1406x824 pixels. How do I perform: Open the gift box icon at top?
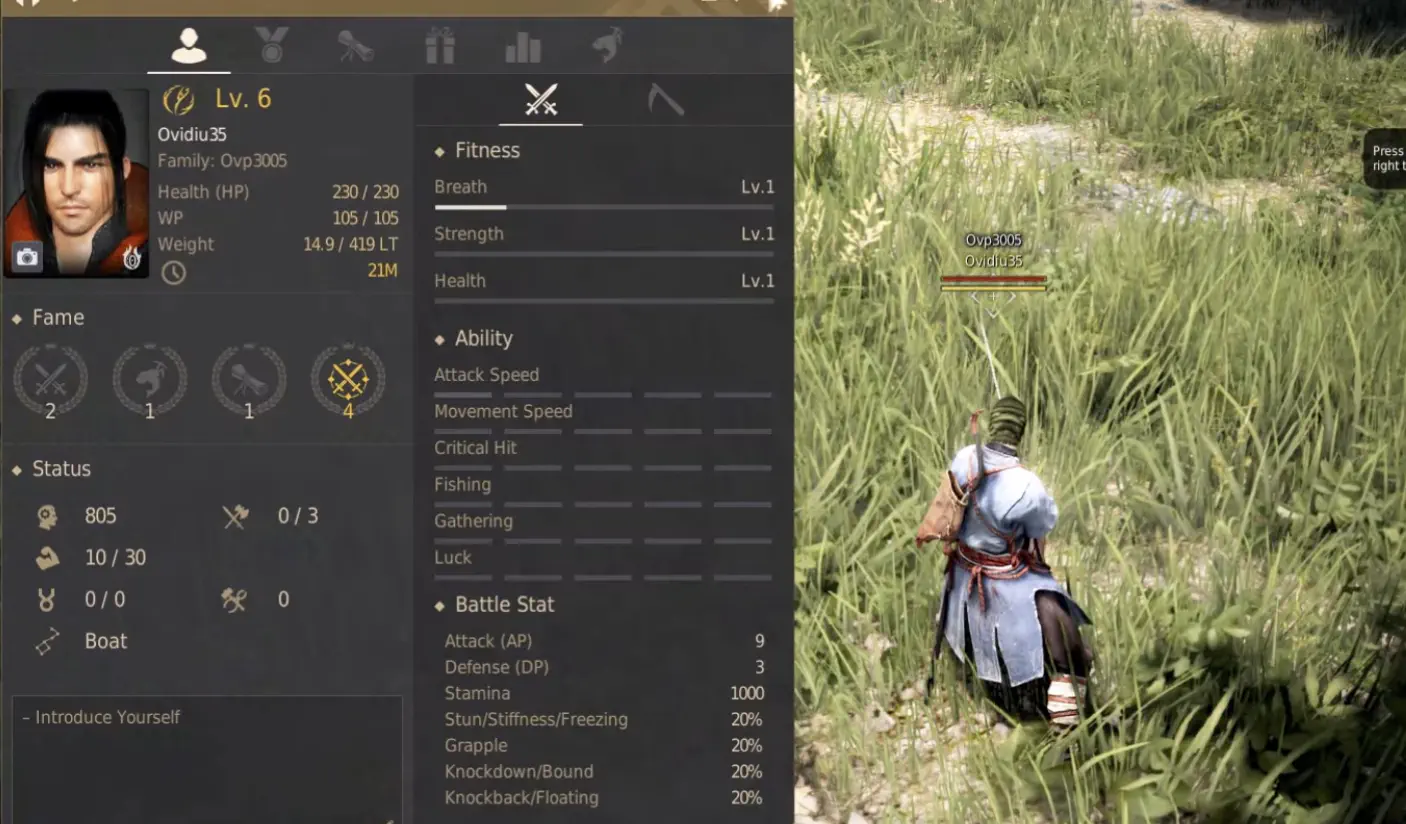(x=440, y=44)
